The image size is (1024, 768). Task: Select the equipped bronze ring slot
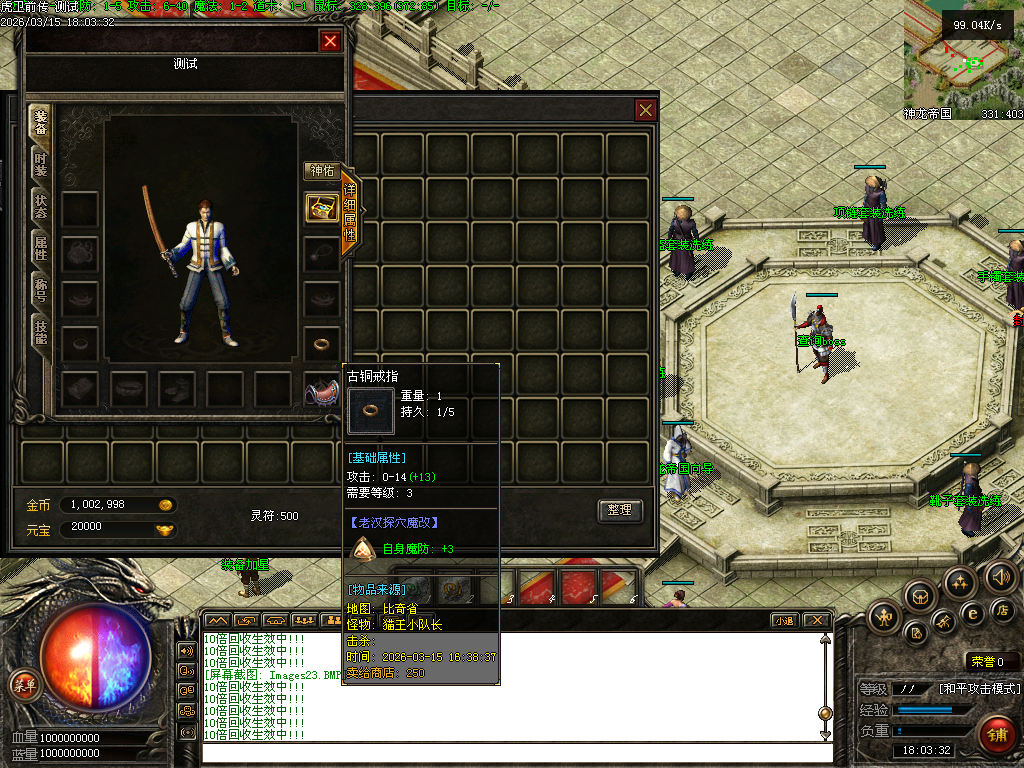[x=322, y=344]
